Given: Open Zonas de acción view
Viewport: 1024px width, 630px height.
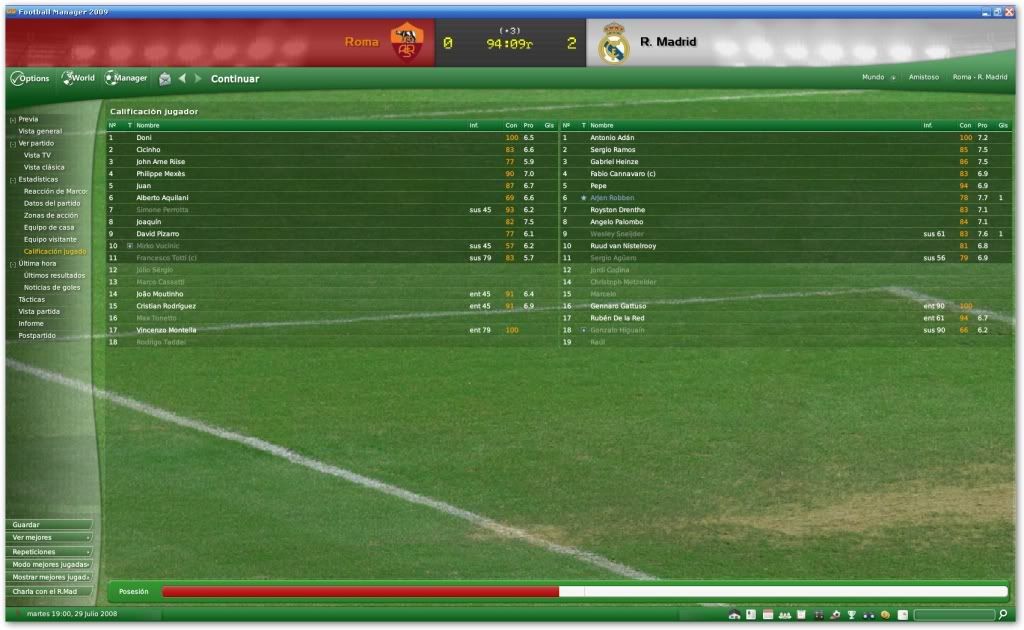Looking at the screenshot, I should [x=51, y=215].
